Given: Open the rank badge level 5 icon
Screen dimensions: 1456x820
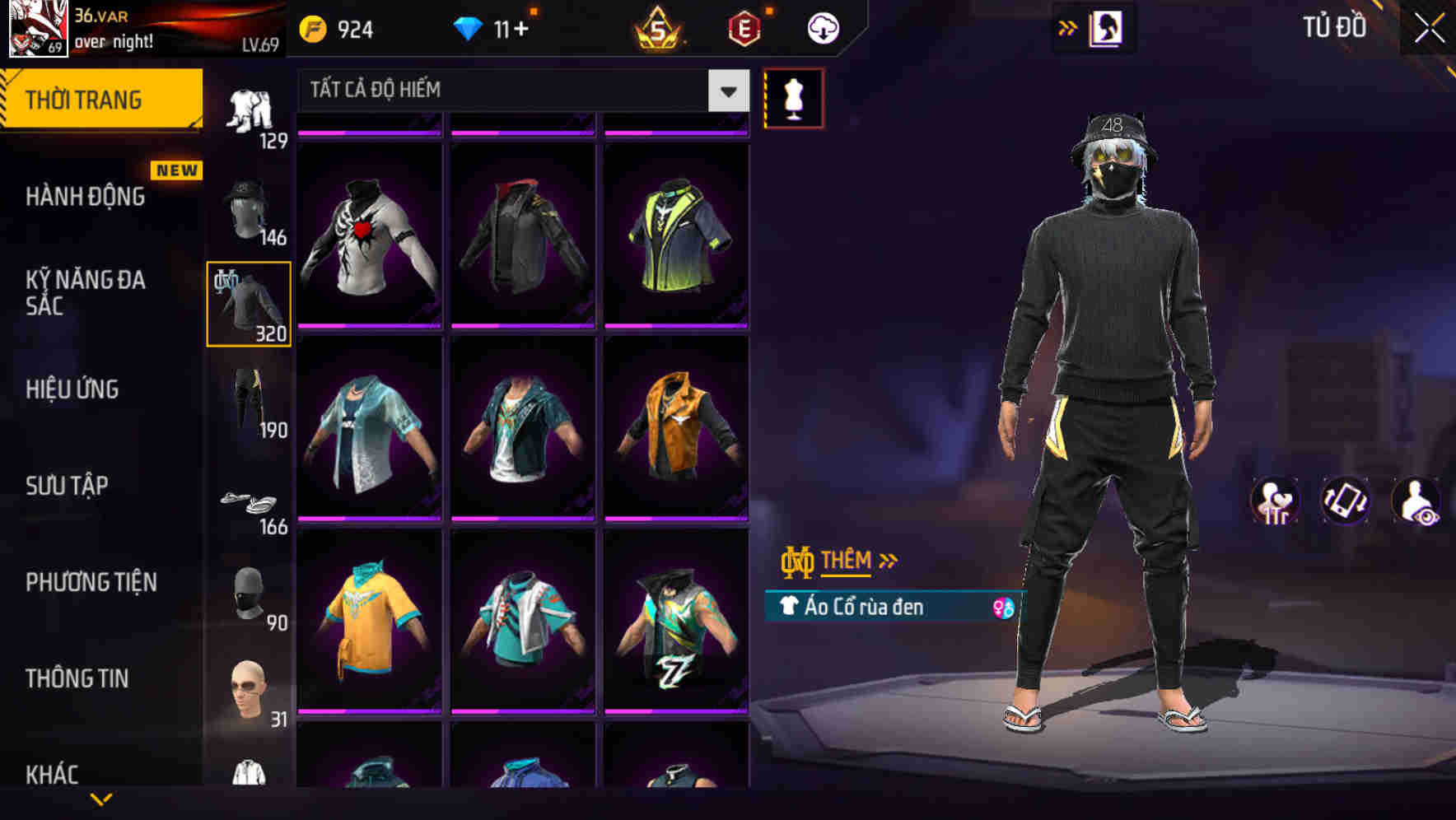Looking at the screenshot, I should (x=658, y=27).
